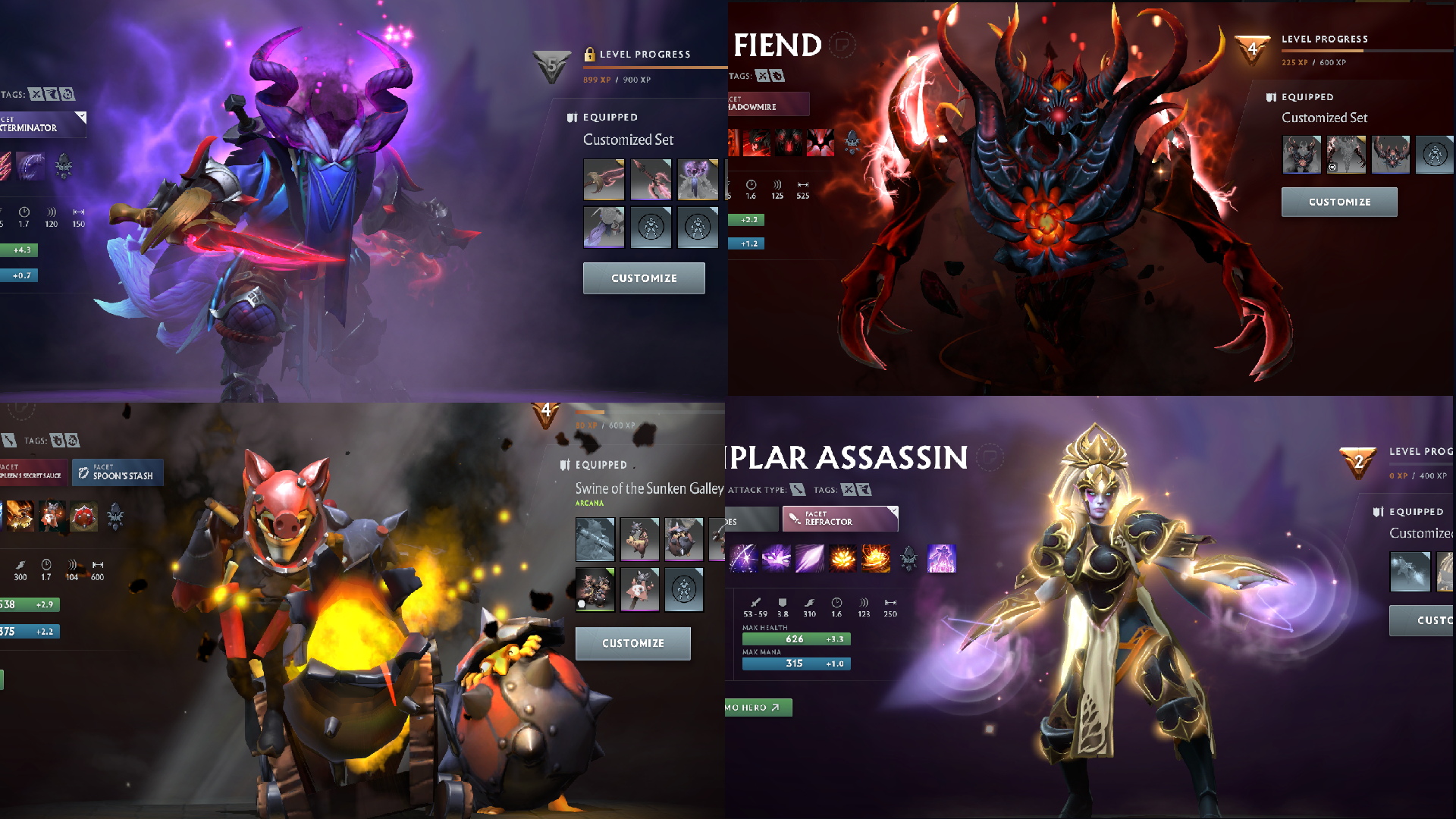This screenshot has width=1456, height=819.
Task: Expand the Exterminator facet selector
Action: (x=42, y=124)
